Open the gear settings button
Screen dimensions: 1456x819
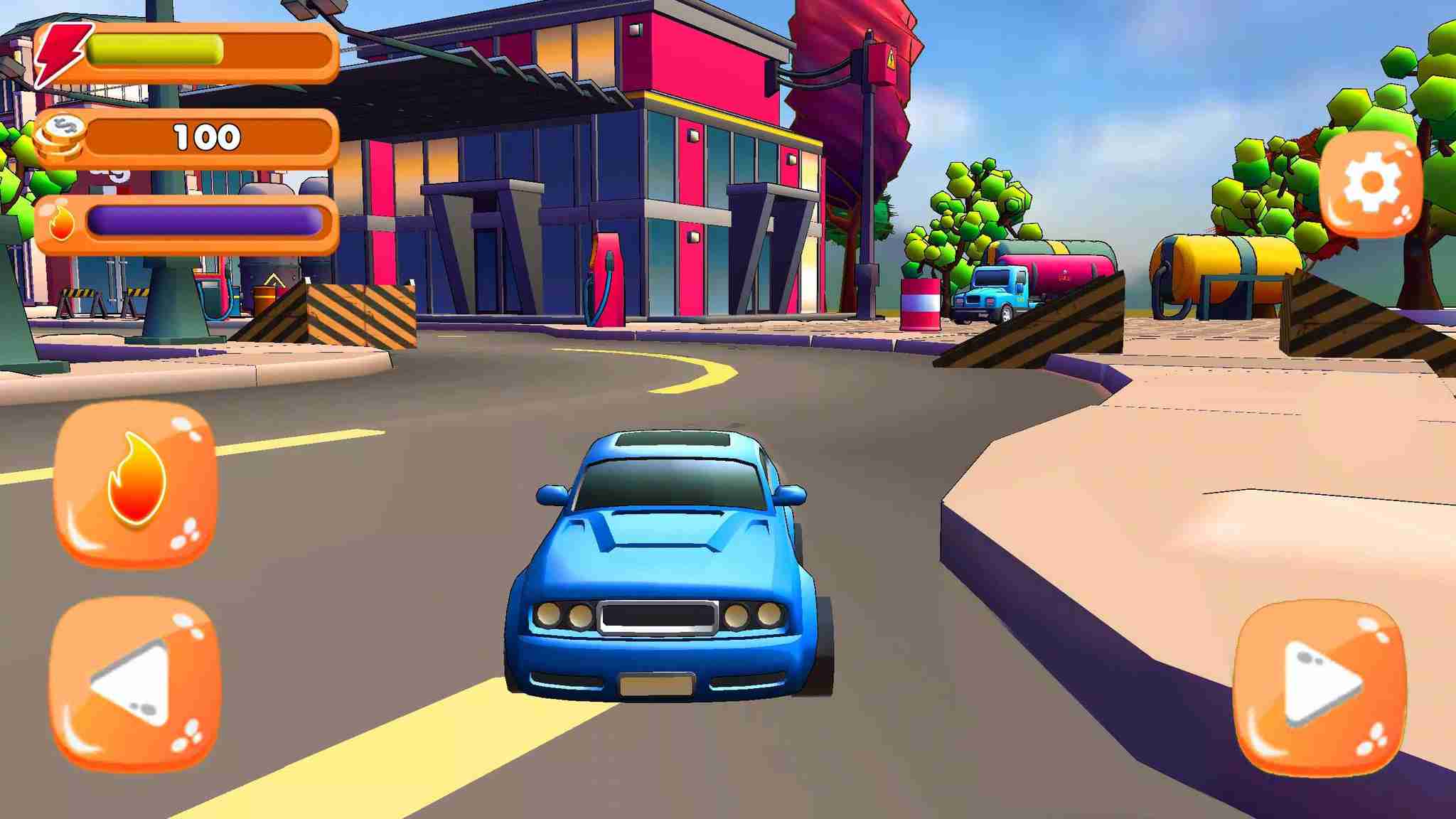(1371, 183)
